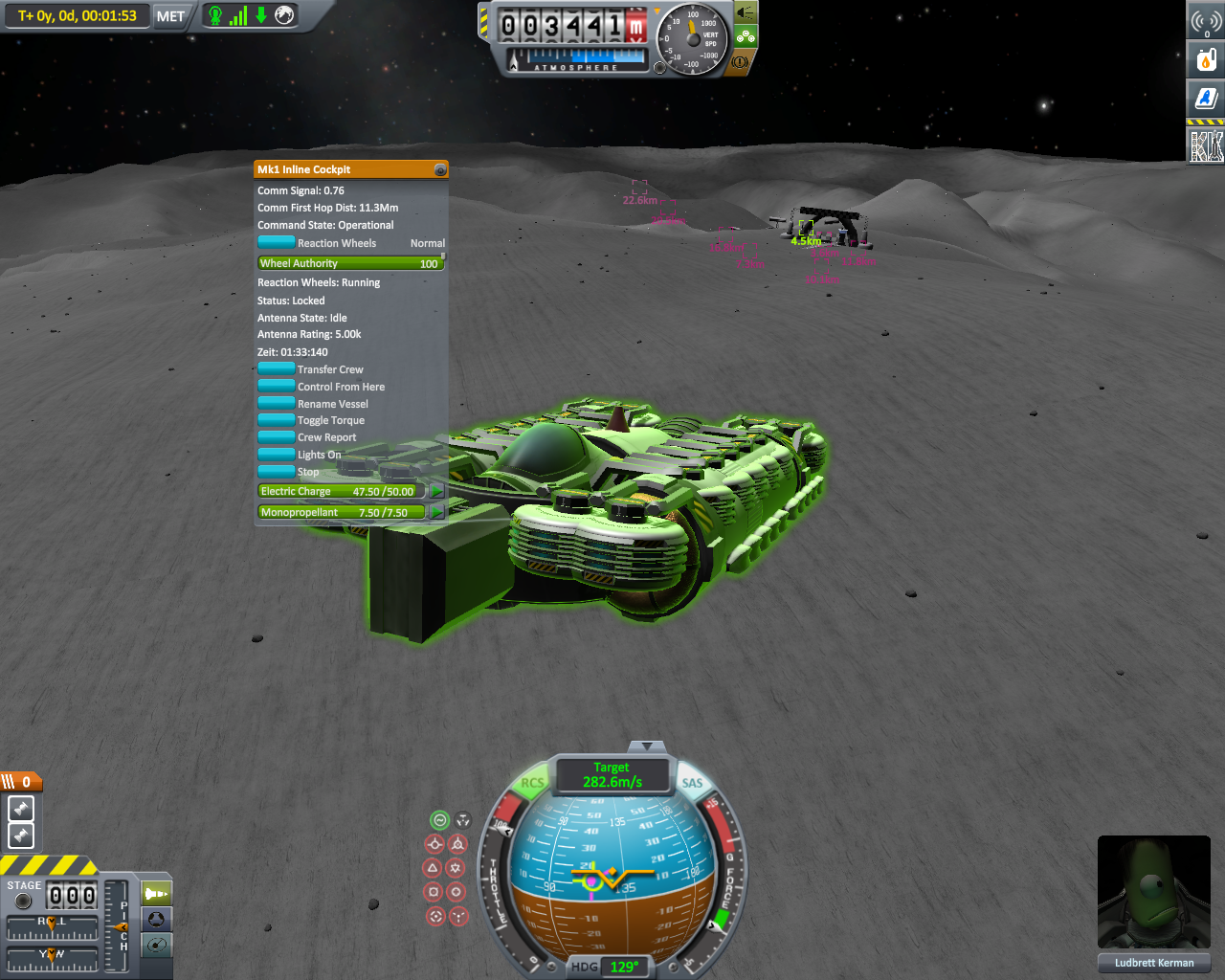The width and height of the screenshot is (1225, 980).
Task: Close the Mk1 Inline Cockpit part window
Action: click(x=440, y=169)
